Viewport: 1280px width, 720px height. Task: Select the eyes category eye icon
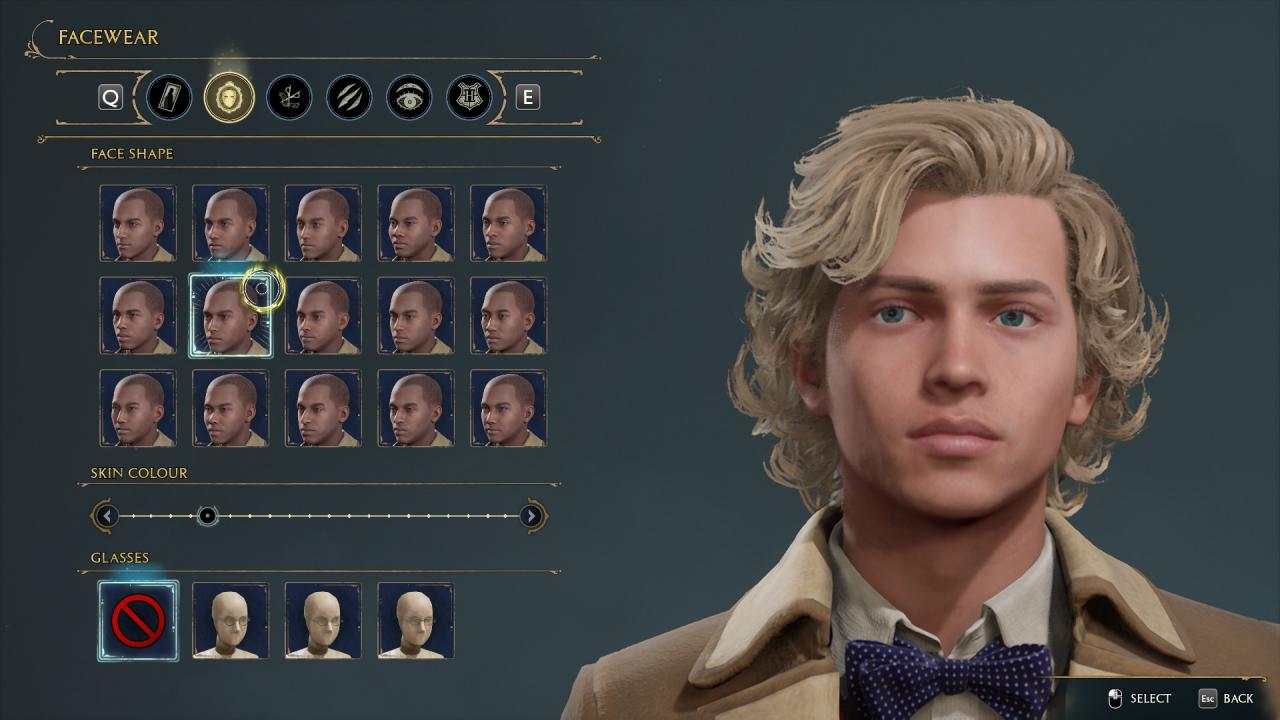pyautogui.click(x=408, y=97)
